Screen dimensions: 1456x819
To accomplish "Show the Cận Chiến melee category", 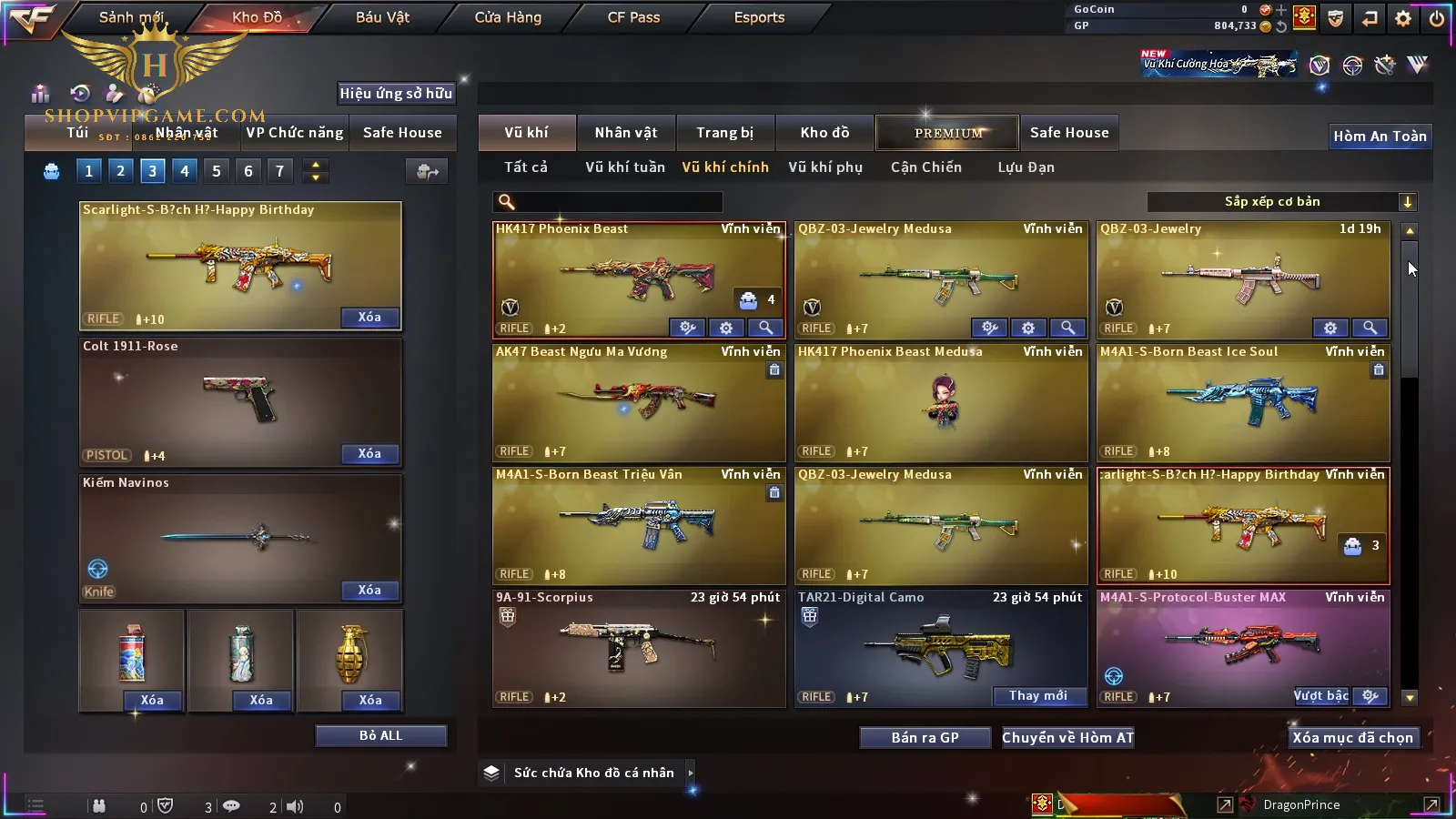I will 925,167.
